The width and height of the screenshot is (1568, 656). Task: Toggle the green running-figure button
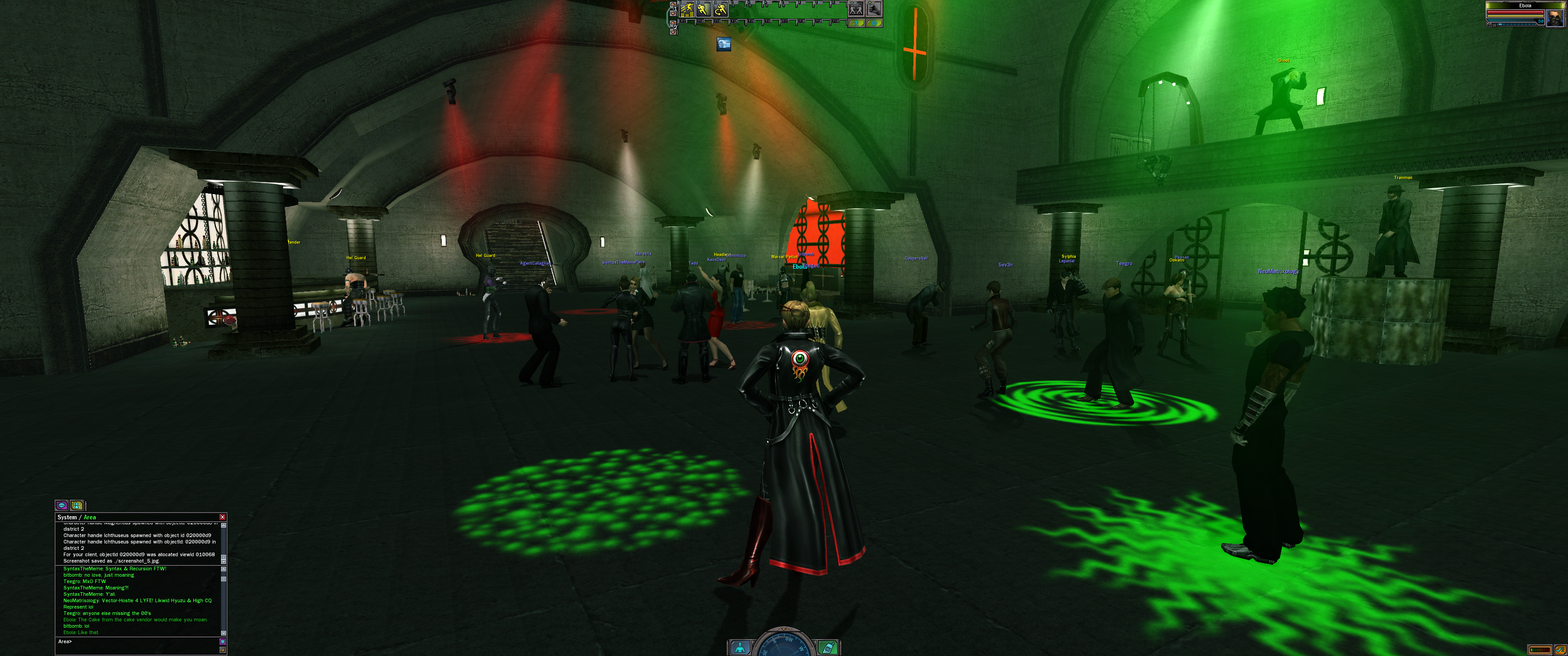pos(856,23)
